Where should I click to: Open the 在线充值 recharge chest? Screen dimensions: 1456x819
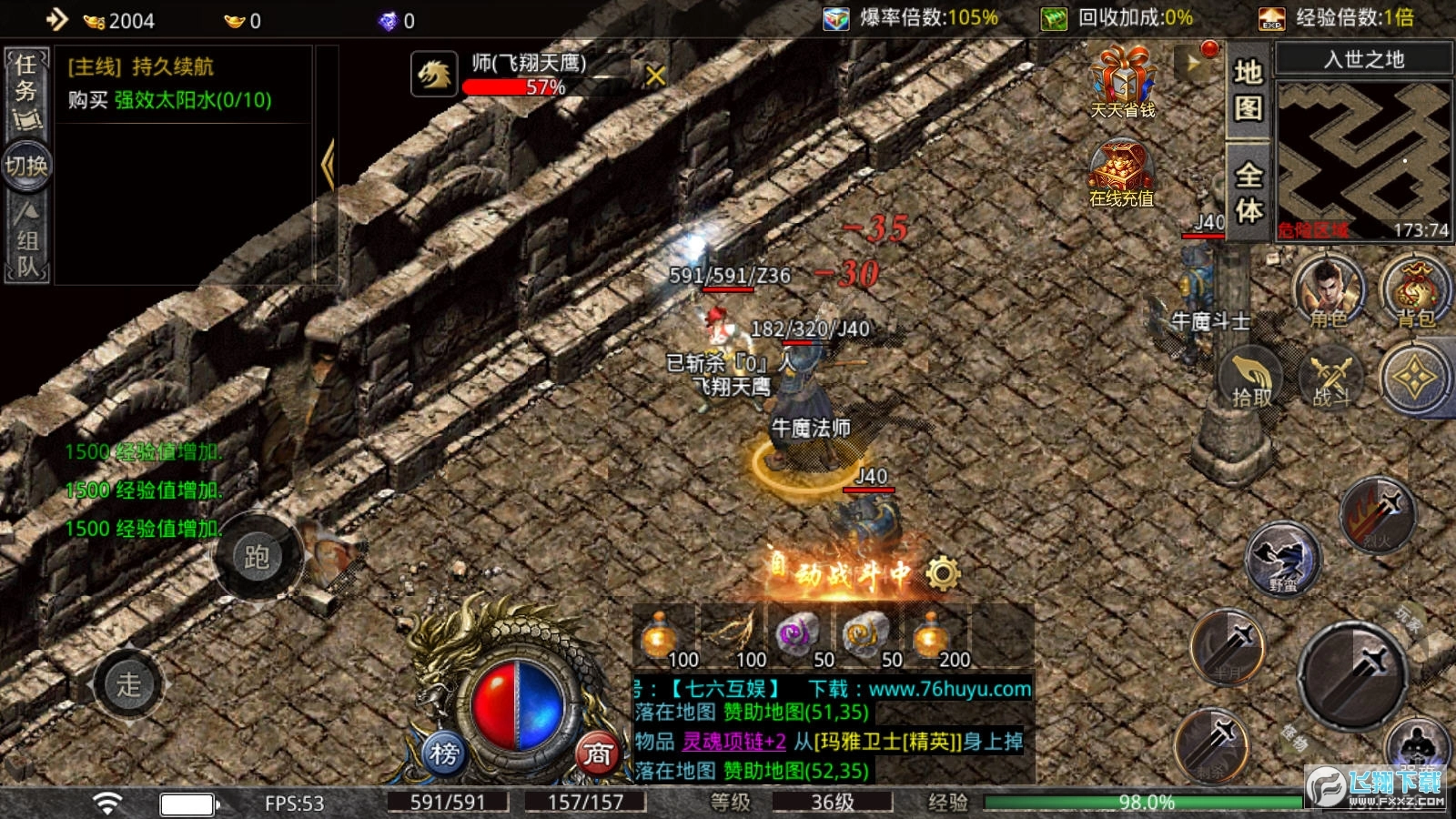[x=1121, y=175]
